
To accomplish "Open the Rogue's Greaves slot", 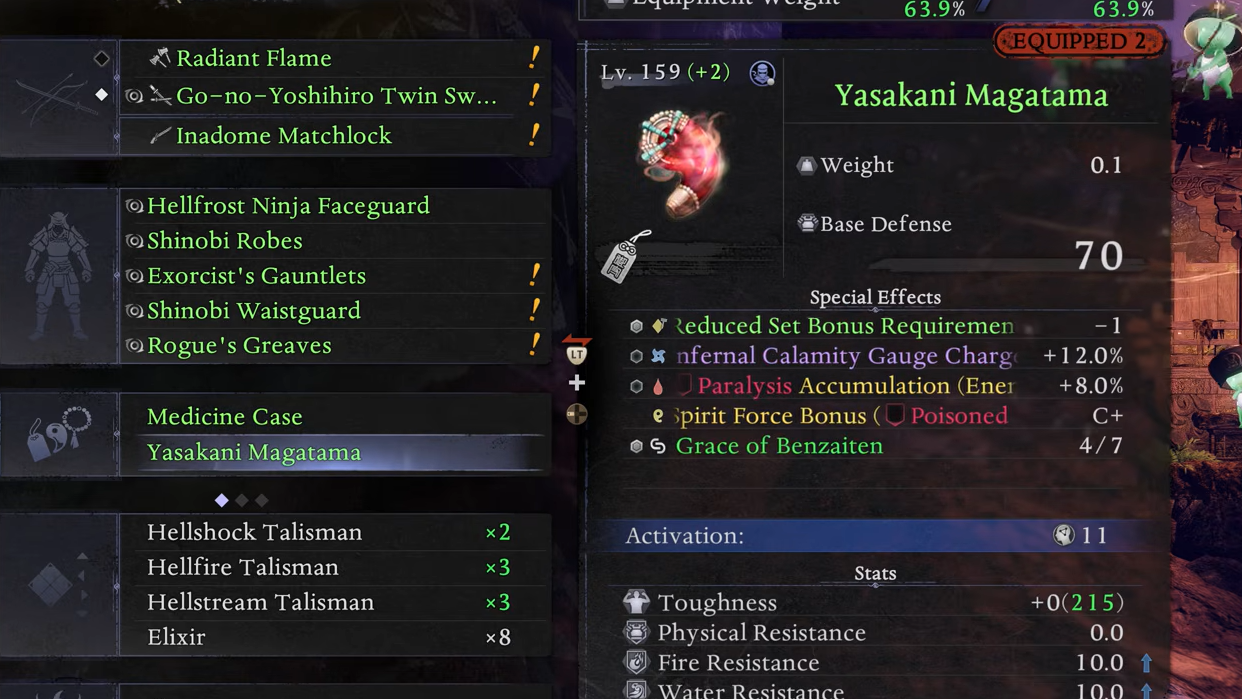I will [239, 345].
